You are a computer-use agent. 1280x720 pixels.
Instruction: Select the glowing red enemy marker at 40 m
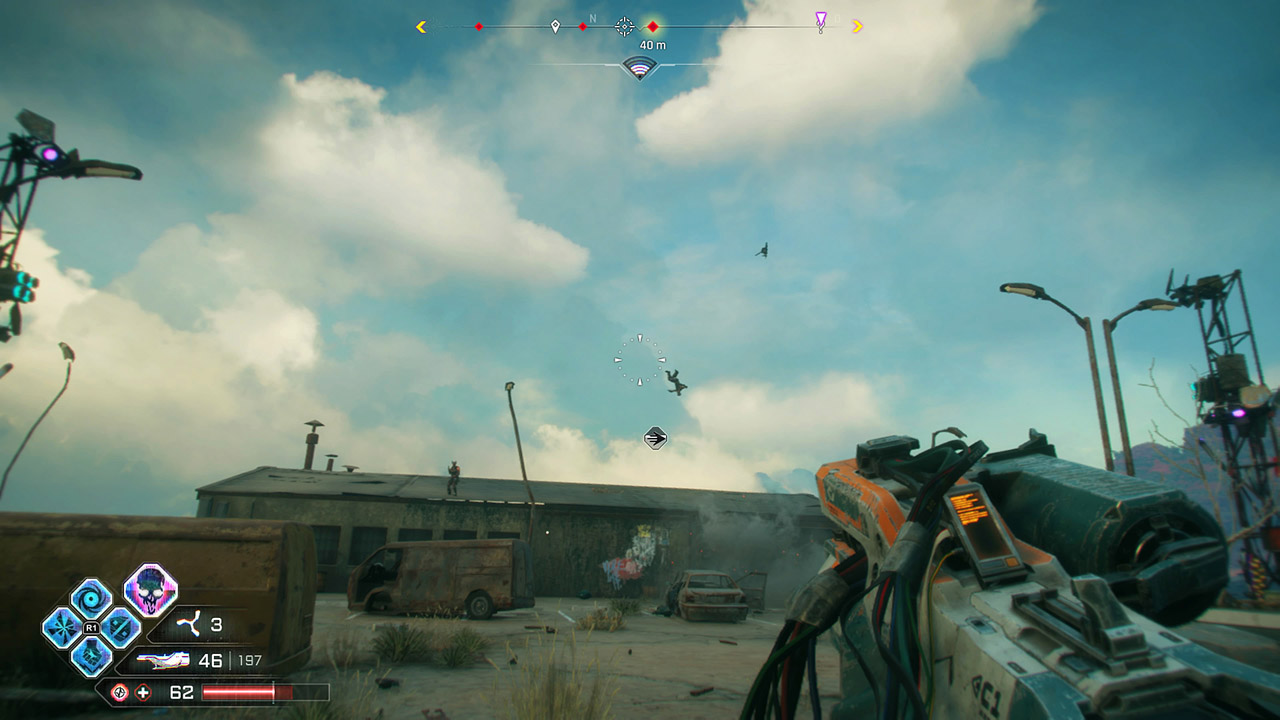(x=652, y=26)
